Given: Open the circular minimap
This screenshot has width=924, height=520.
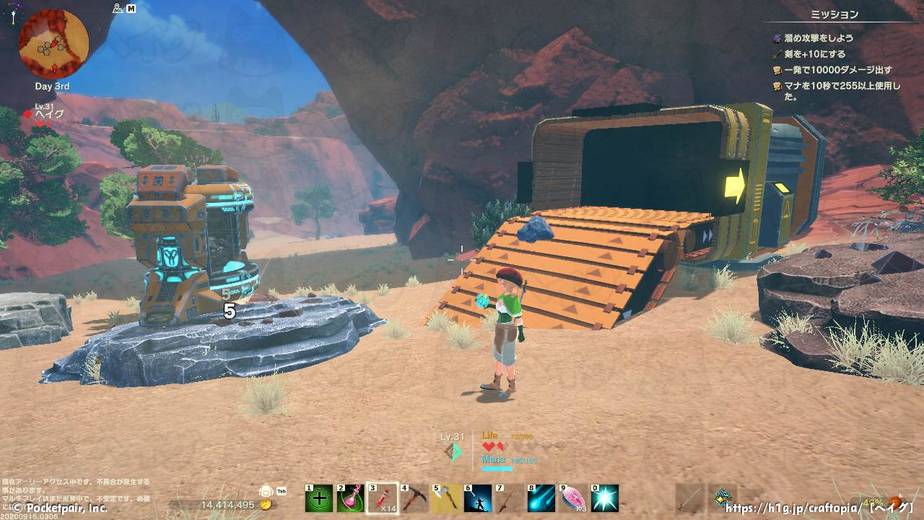Looking at the screenshot, I should tap(53, 43).
